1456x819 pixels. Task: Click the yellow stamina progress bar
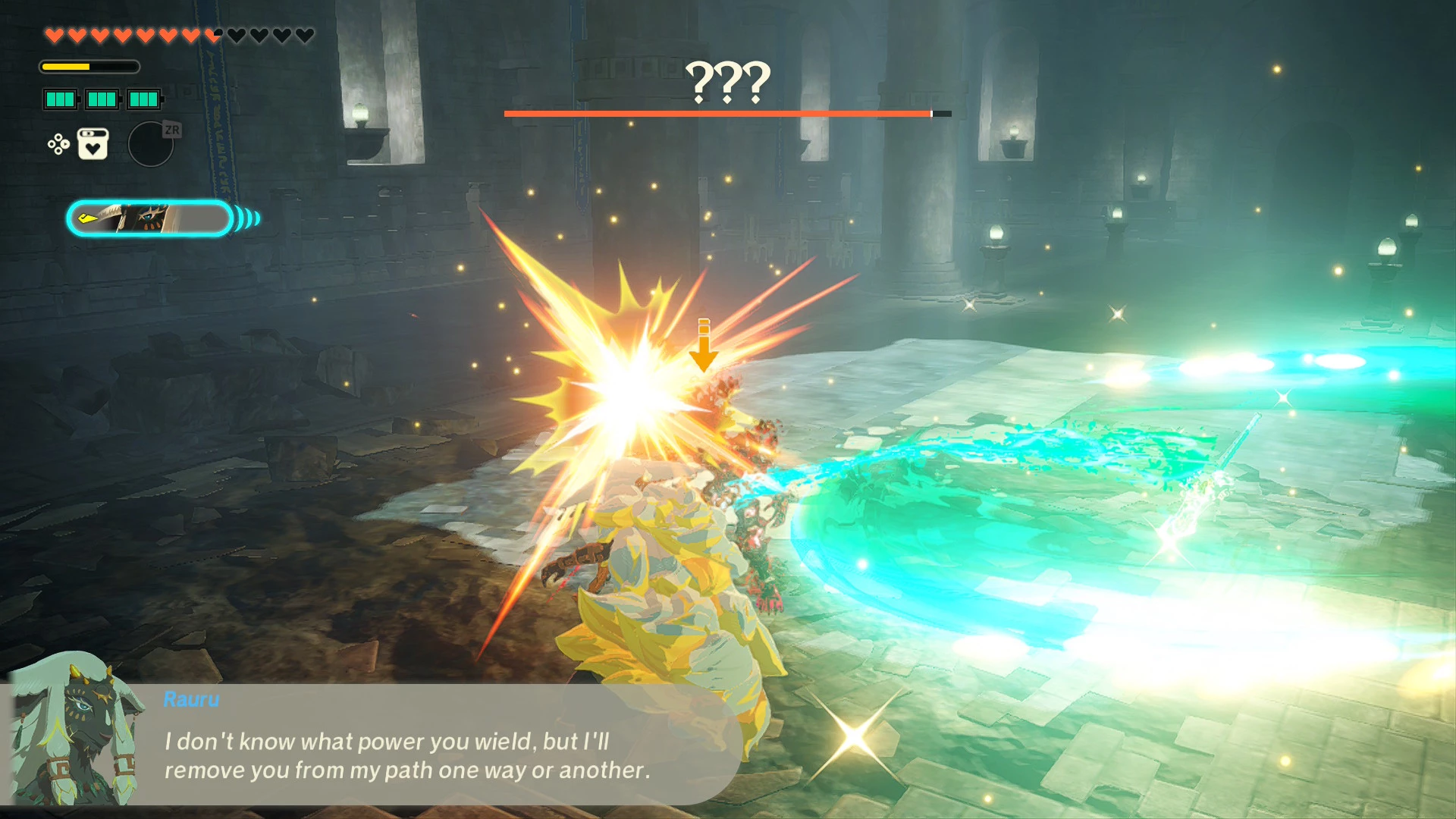pos(66,66)
